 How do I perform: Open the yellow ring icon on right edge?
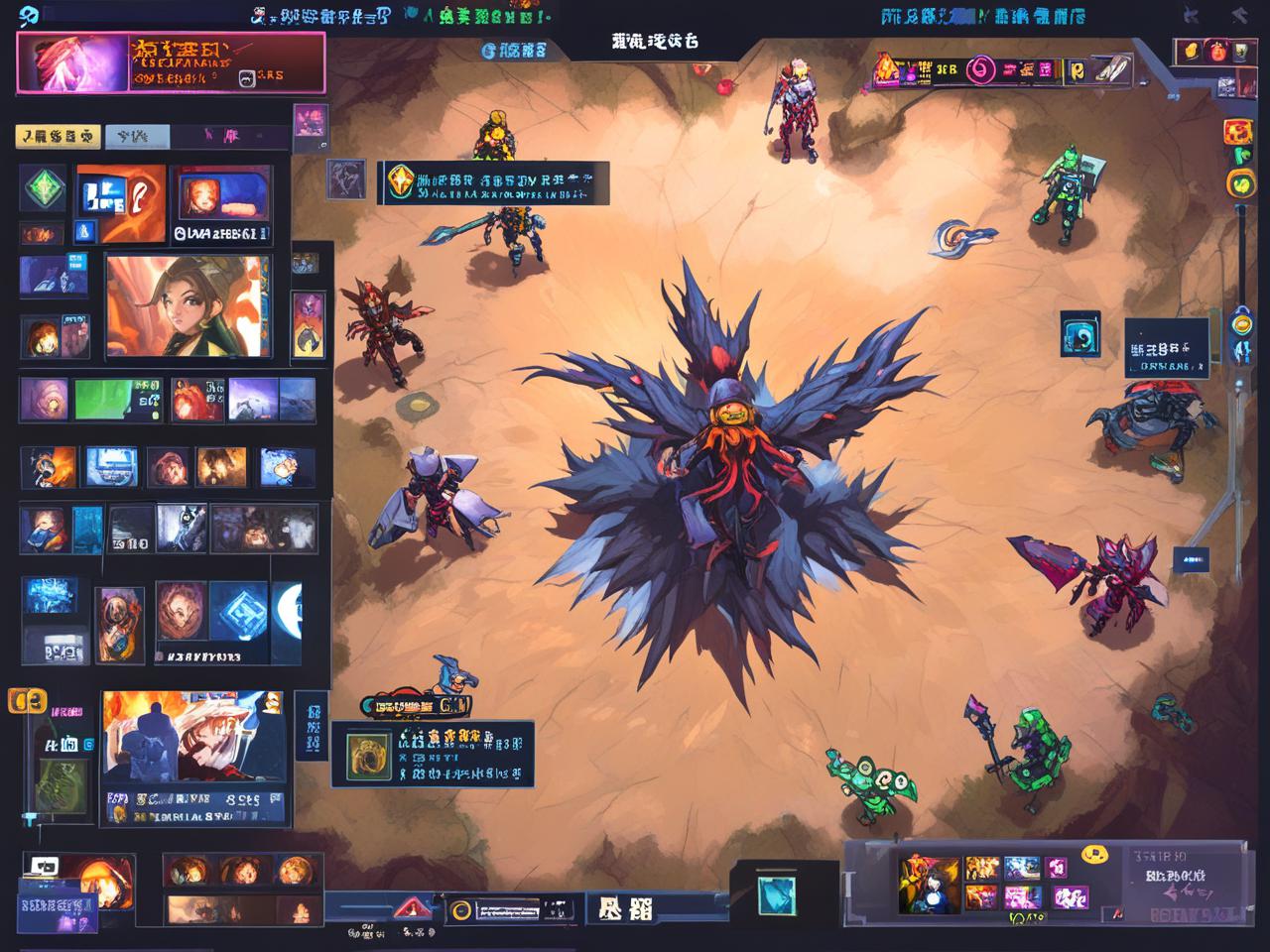(1241, 183)
